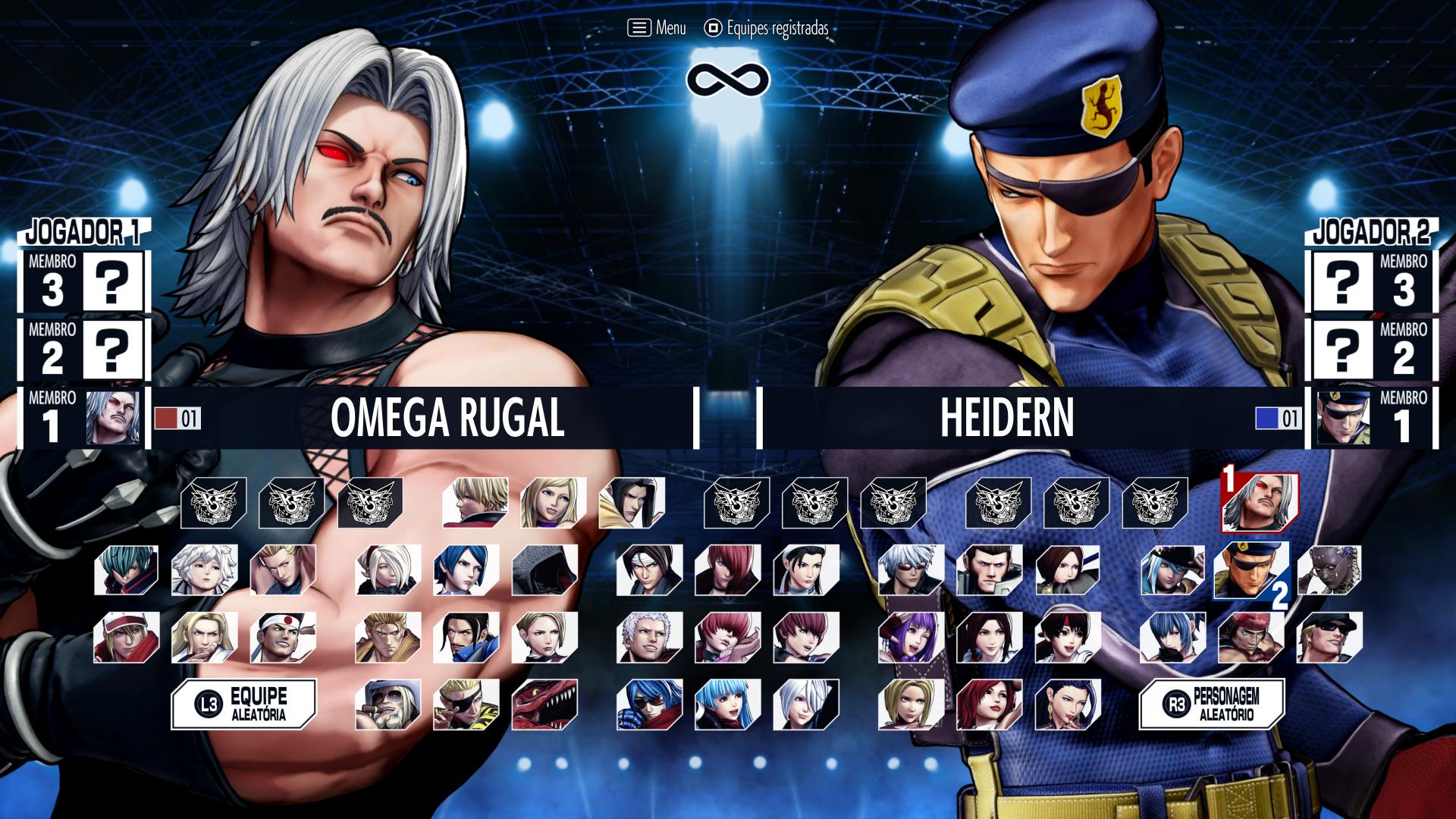
Task: Pick Dolores' portrait beside Heidern
Action: point(1329,570)
